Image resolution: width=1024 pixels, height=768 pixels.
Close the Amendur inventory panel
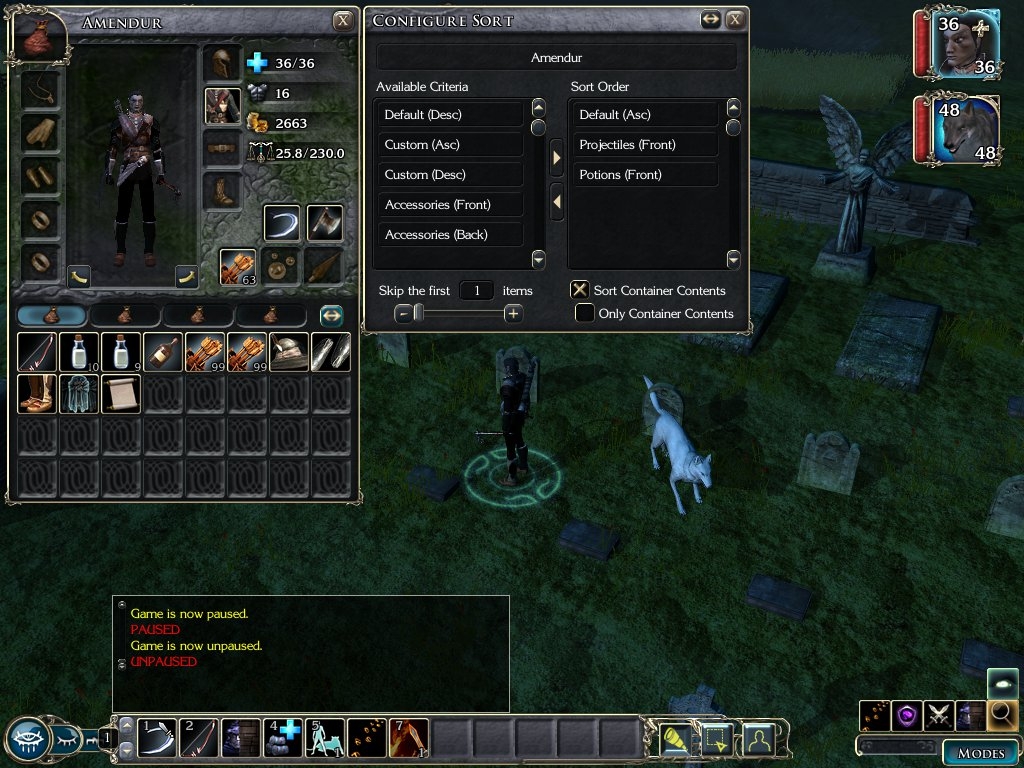343,20
